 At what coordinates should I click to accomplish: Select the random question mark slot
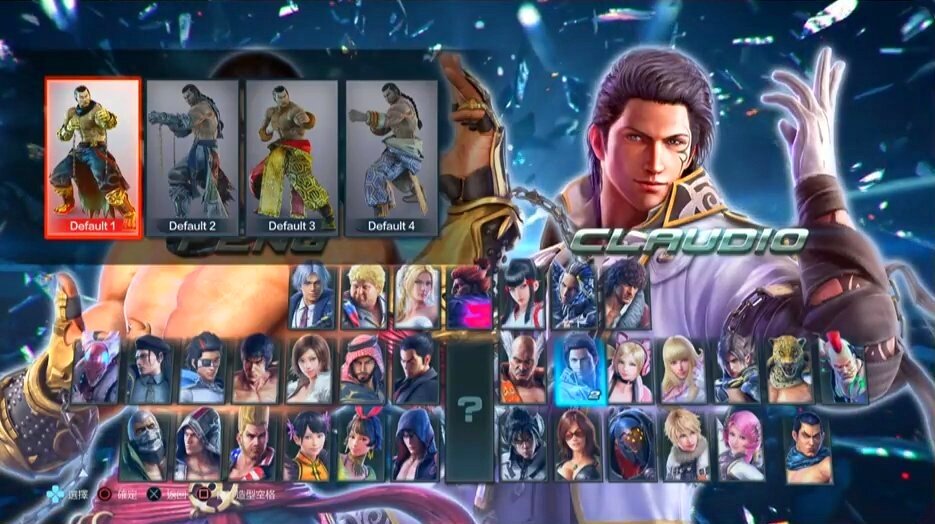[x=469, y=407]
